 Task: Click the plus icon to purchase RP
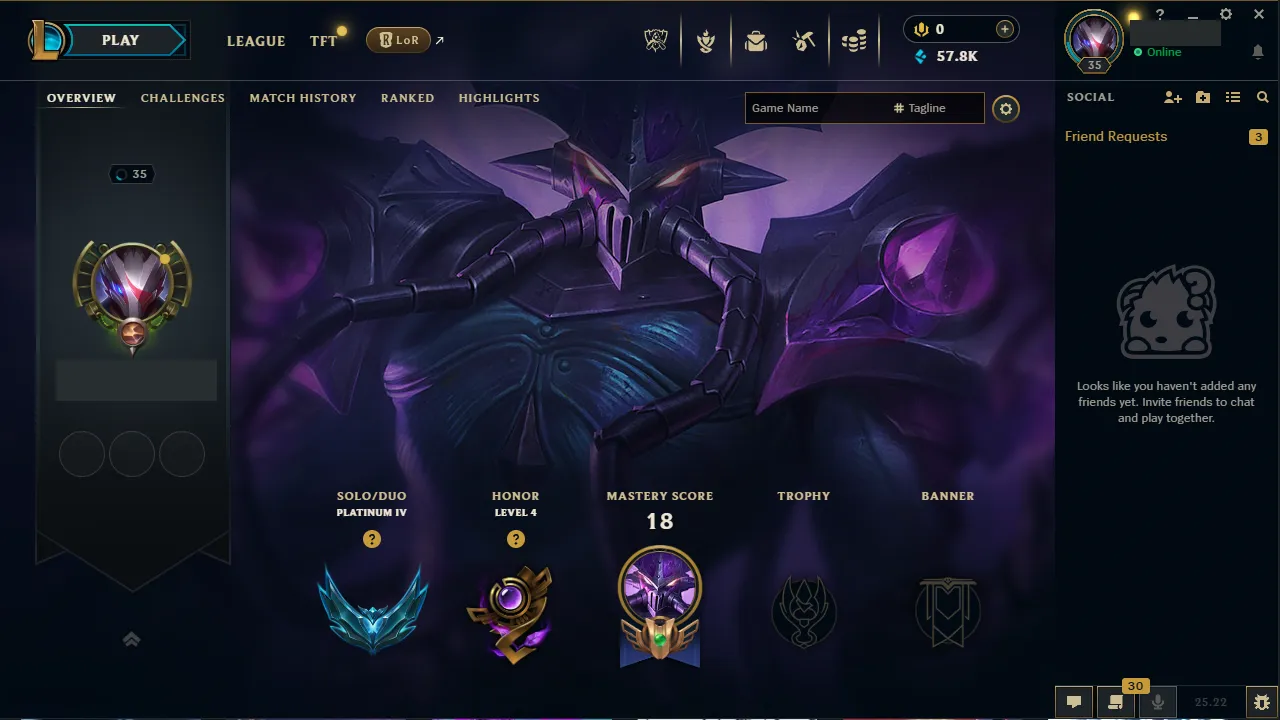1003,29
